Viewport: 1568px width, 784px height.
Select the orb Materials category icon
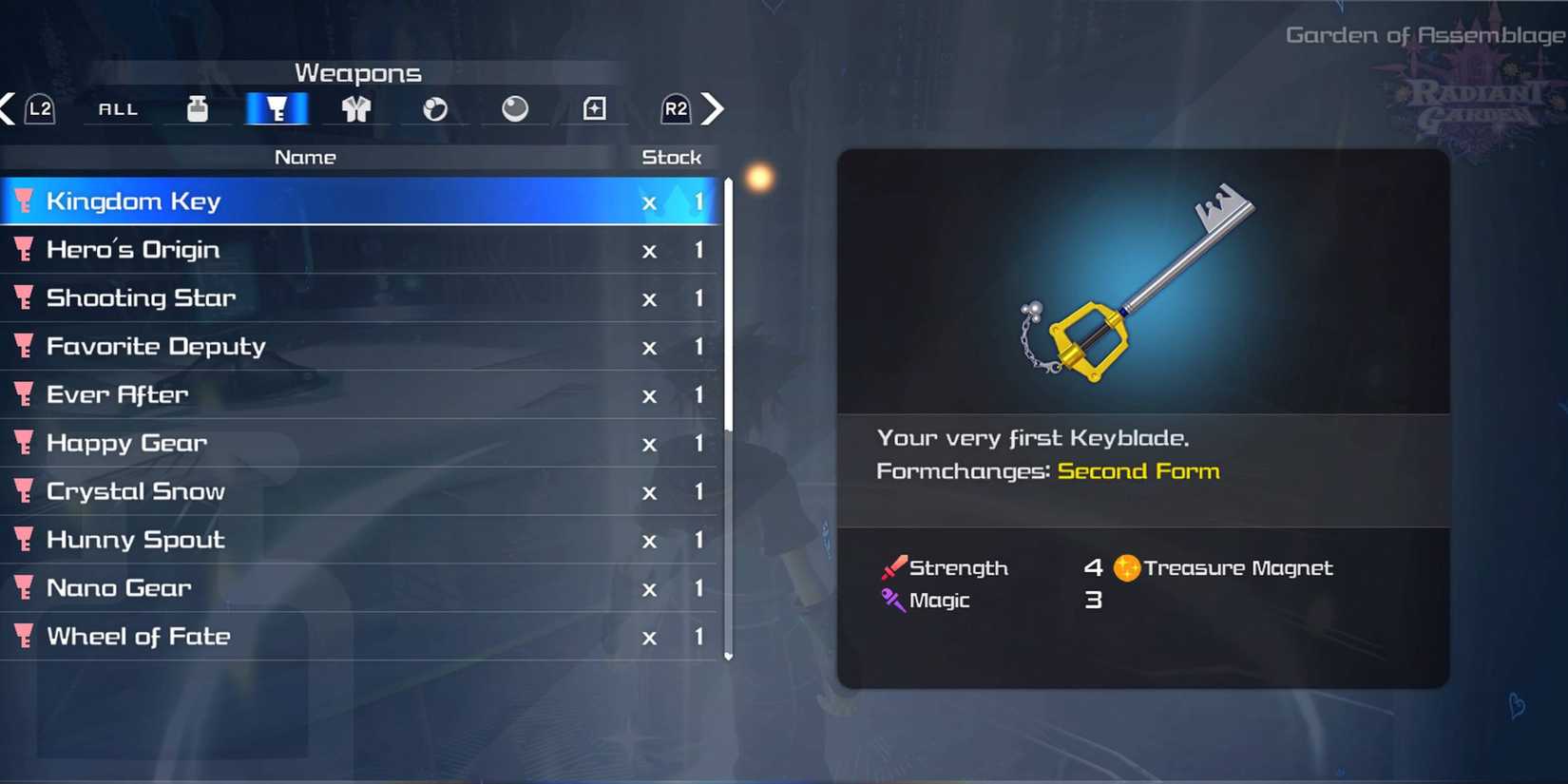514,108
